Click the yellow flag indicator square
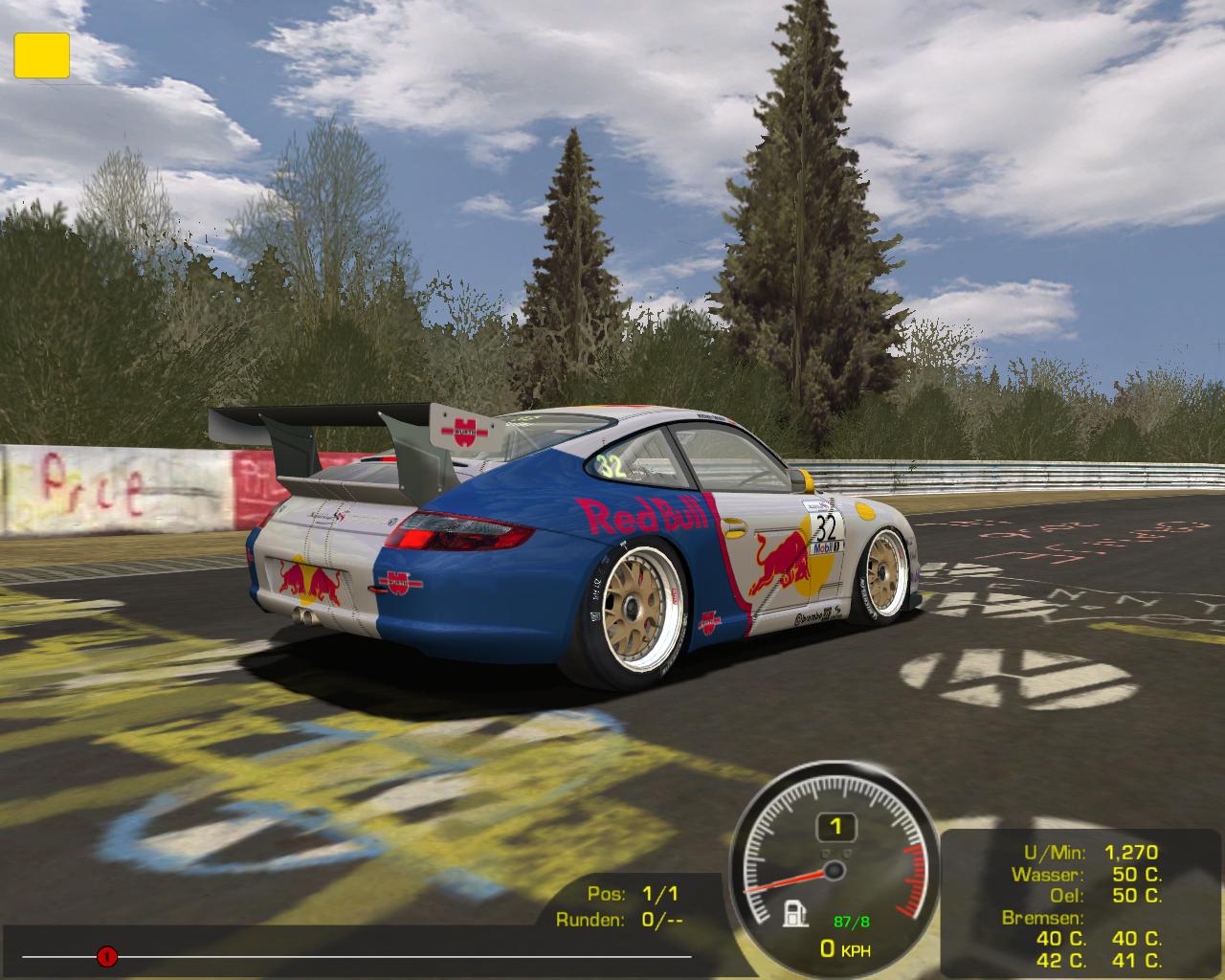The height and width of the screenshot is (980, 1225). coord(41,55)
